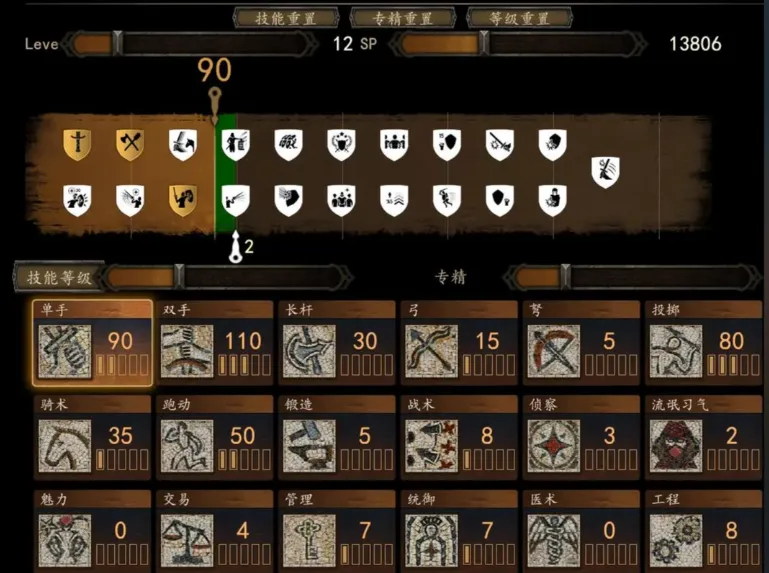Image resolution: width=769 pixels, height=573 pixels.
Task: Select the 弓 skill card
Action: pos(459,343)
